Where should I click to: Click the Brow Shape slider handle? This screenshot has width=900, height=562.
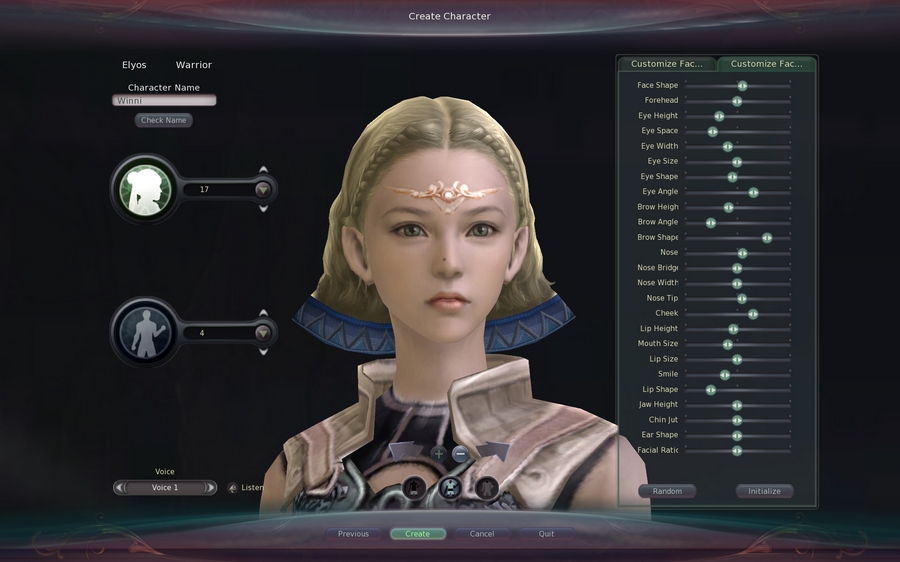pos(767,238)
